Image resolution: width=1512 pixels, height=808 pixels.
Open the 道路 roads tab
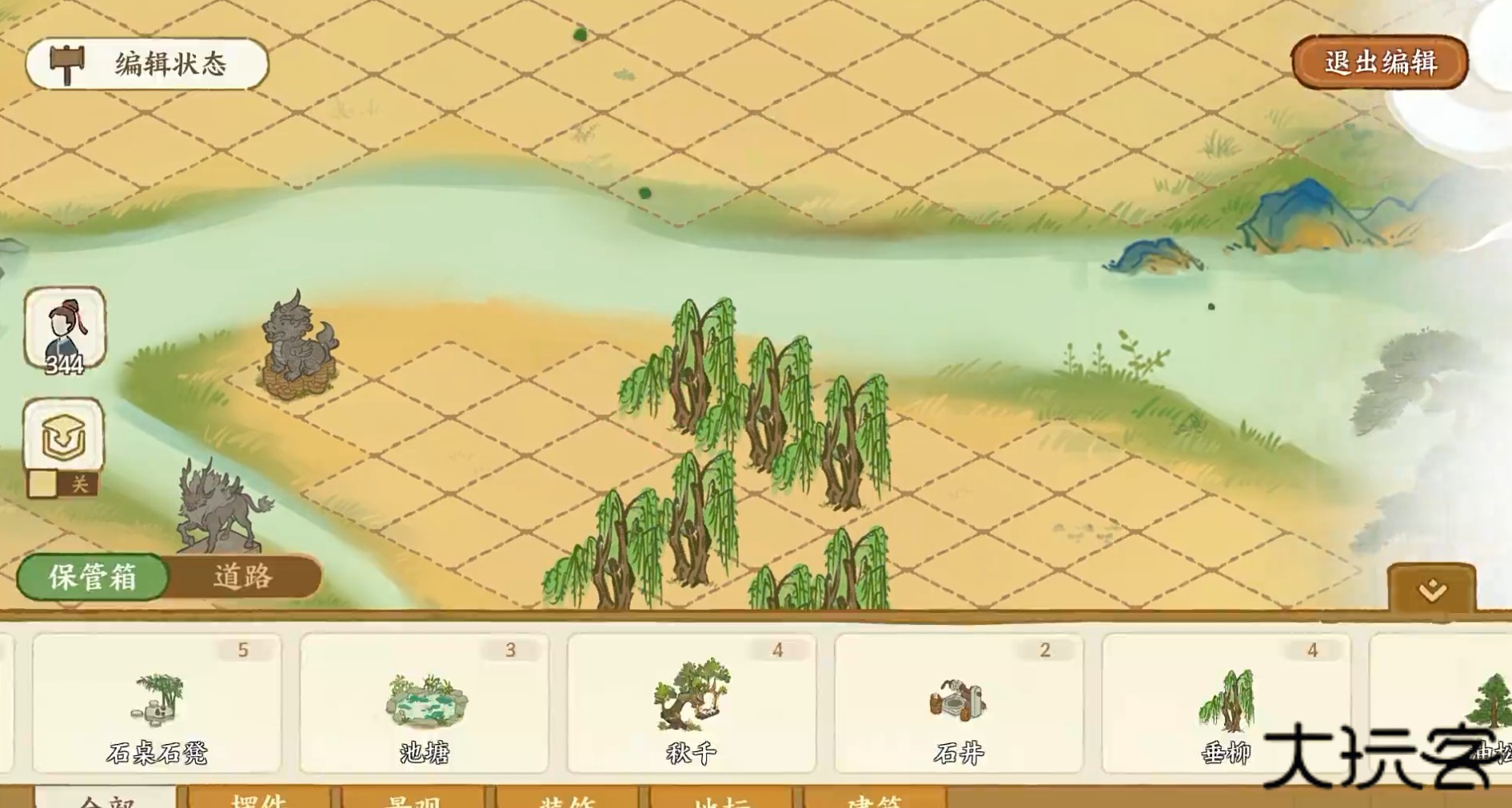click(x=243, y=576)
